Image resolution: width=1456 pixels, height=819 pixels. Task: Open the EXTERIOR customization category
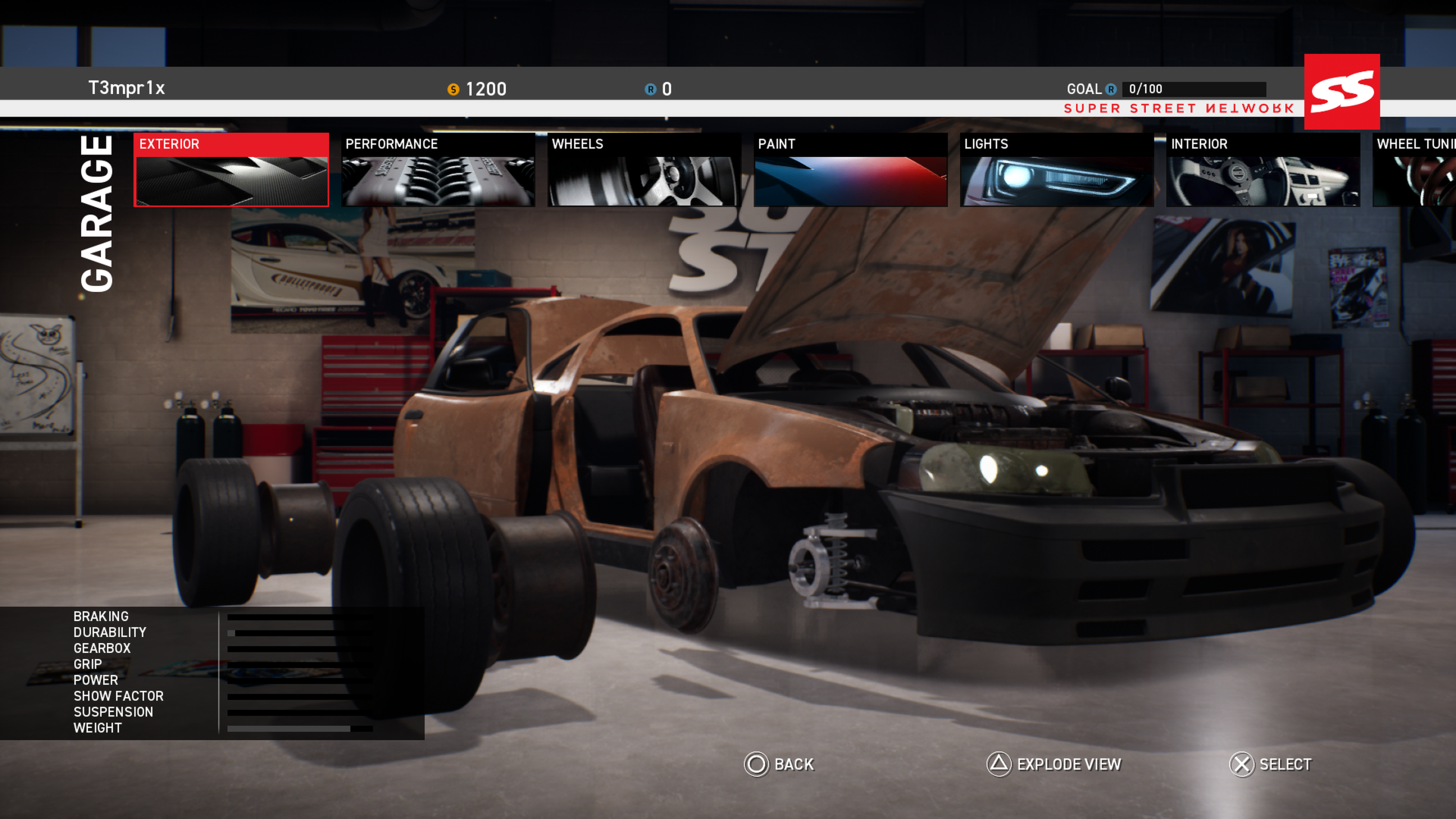pyautogui.click(x=231, y=168)
